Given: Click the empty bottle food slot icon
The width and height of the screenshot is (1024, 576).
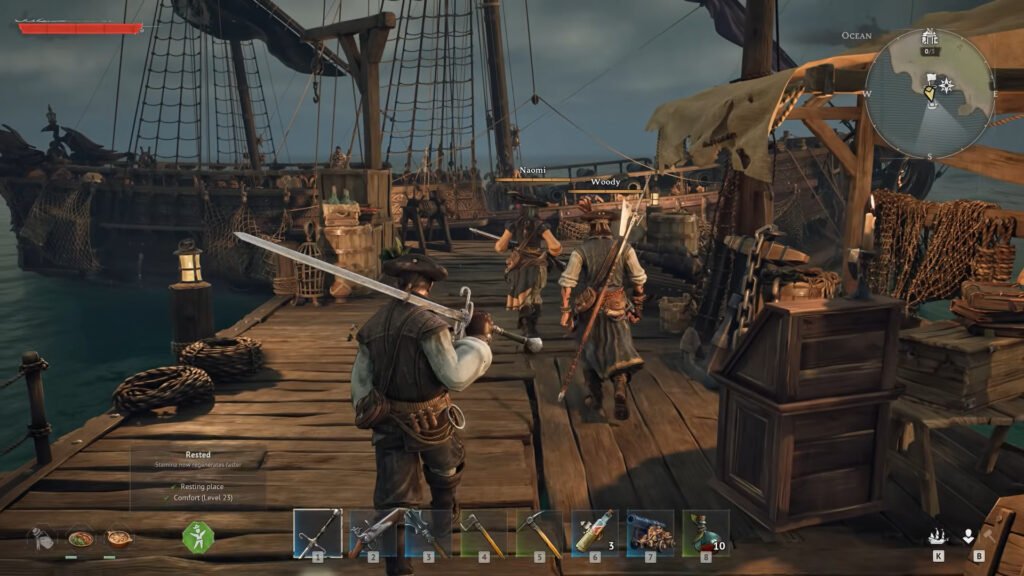Looking at the screenshot, I should click(41, 538).
